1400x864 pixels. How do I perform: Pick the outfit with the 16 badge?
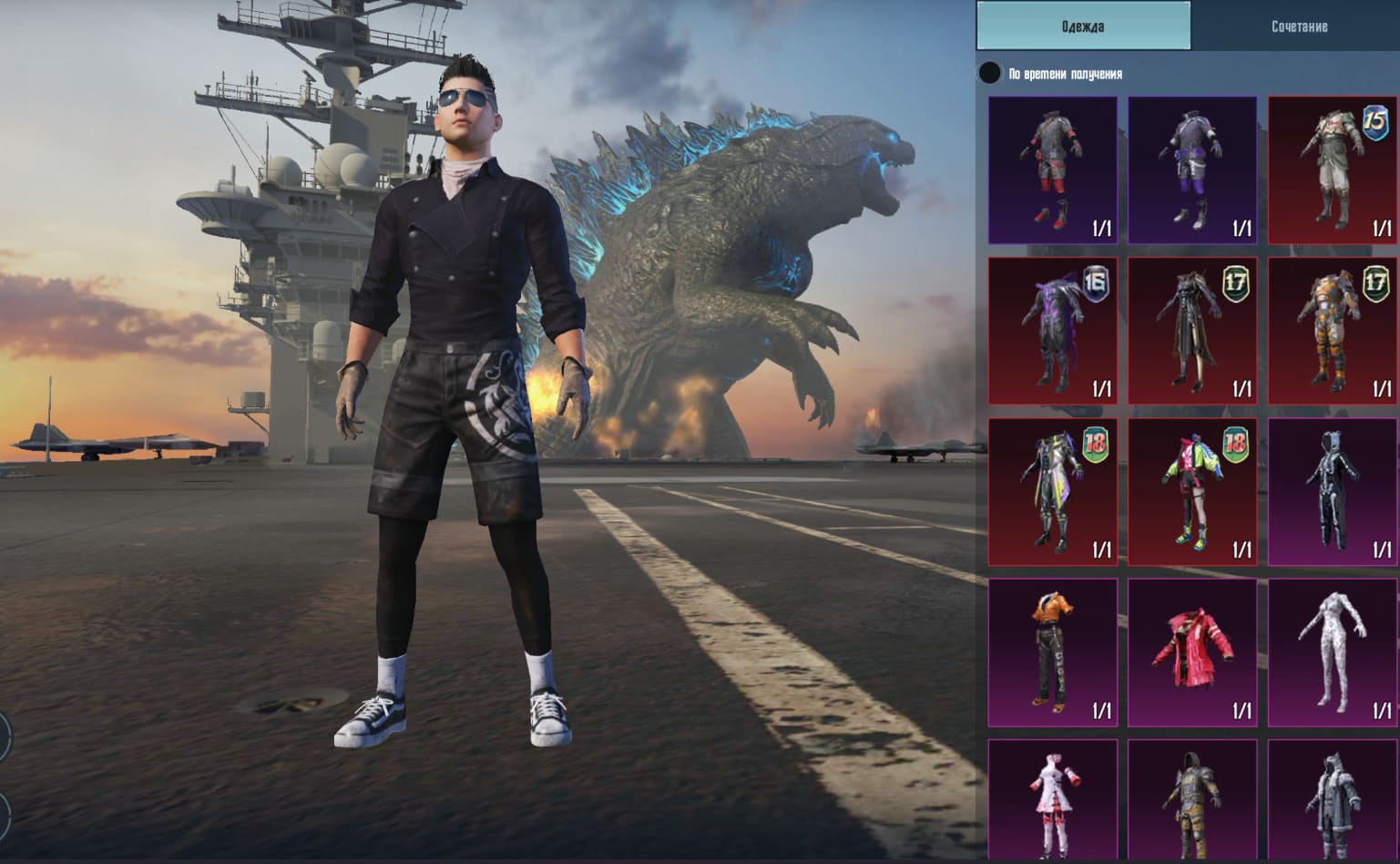coord(1053,331)
